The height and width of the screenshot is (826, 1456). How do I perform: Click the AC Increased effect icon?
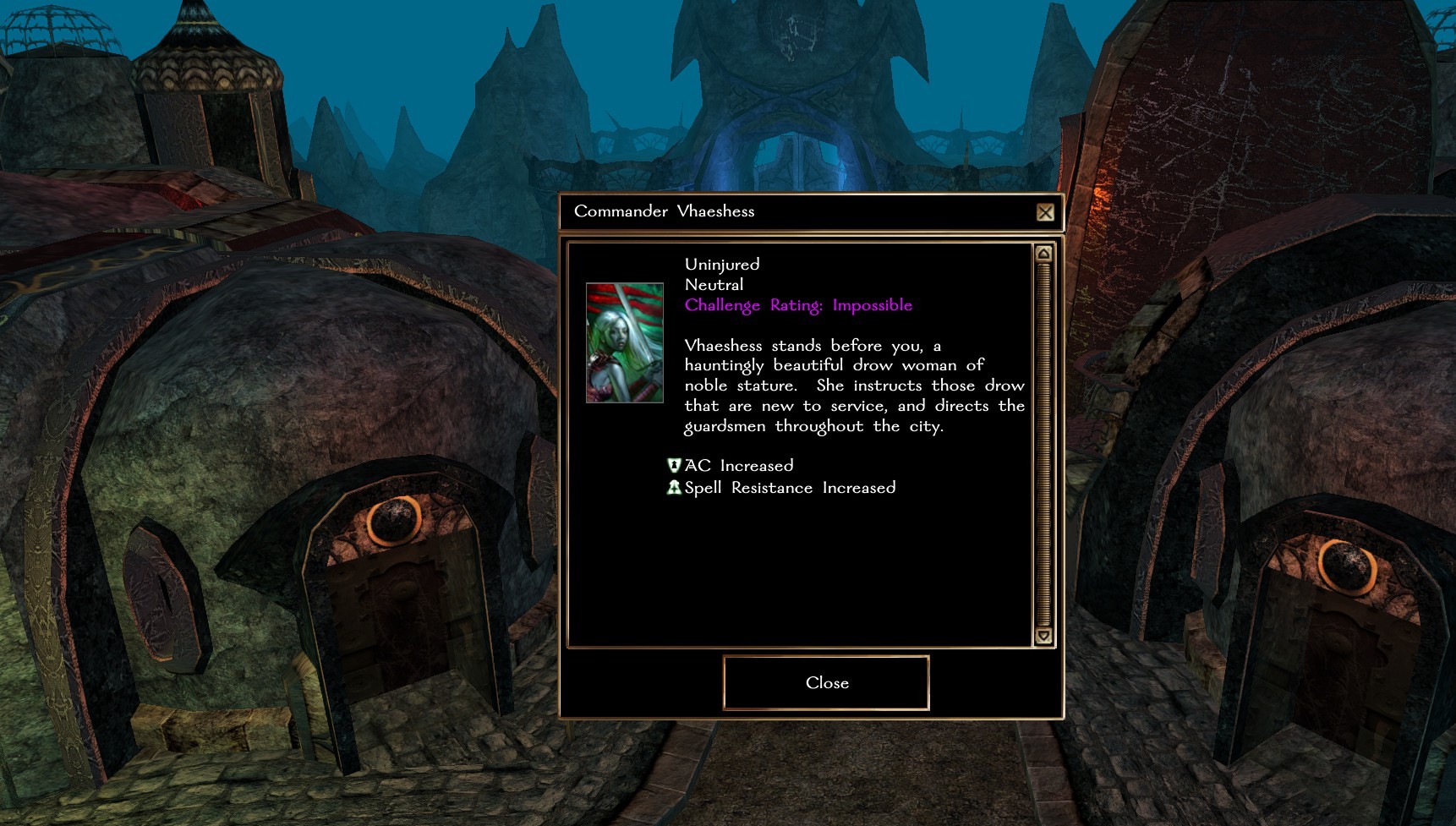674,465
